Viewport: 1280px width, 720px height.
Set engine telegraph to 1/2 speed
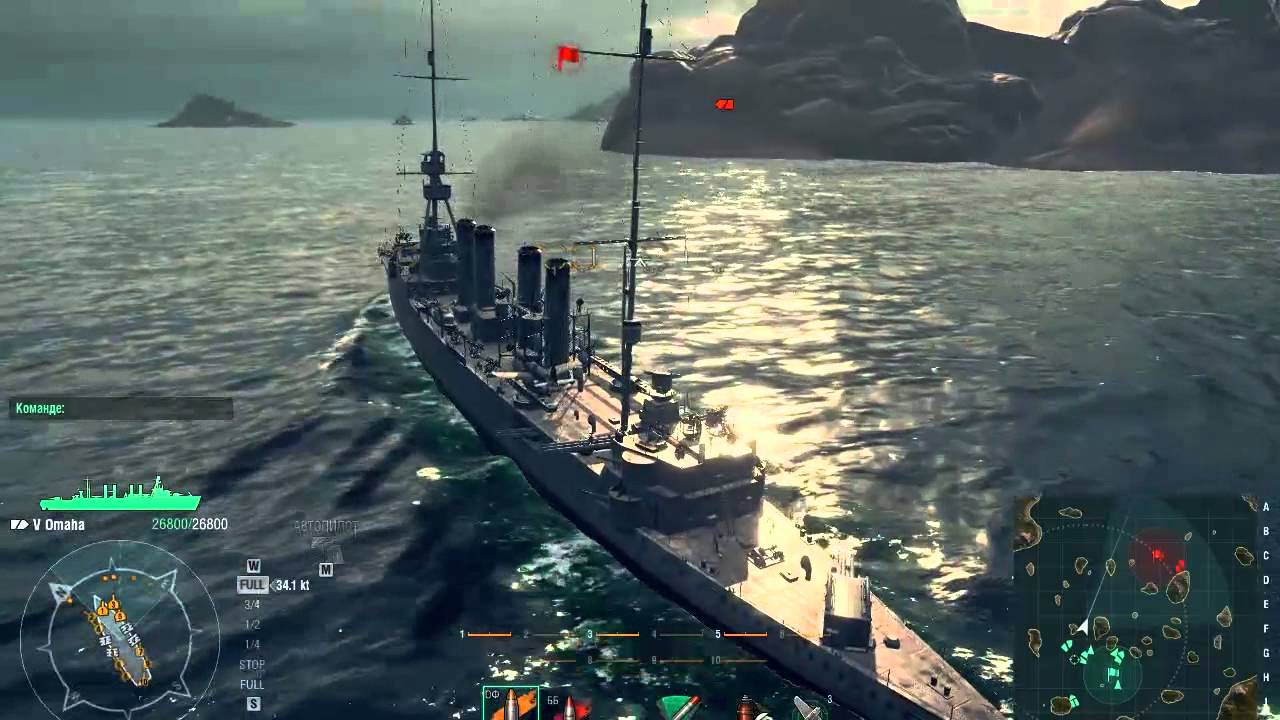252,624
